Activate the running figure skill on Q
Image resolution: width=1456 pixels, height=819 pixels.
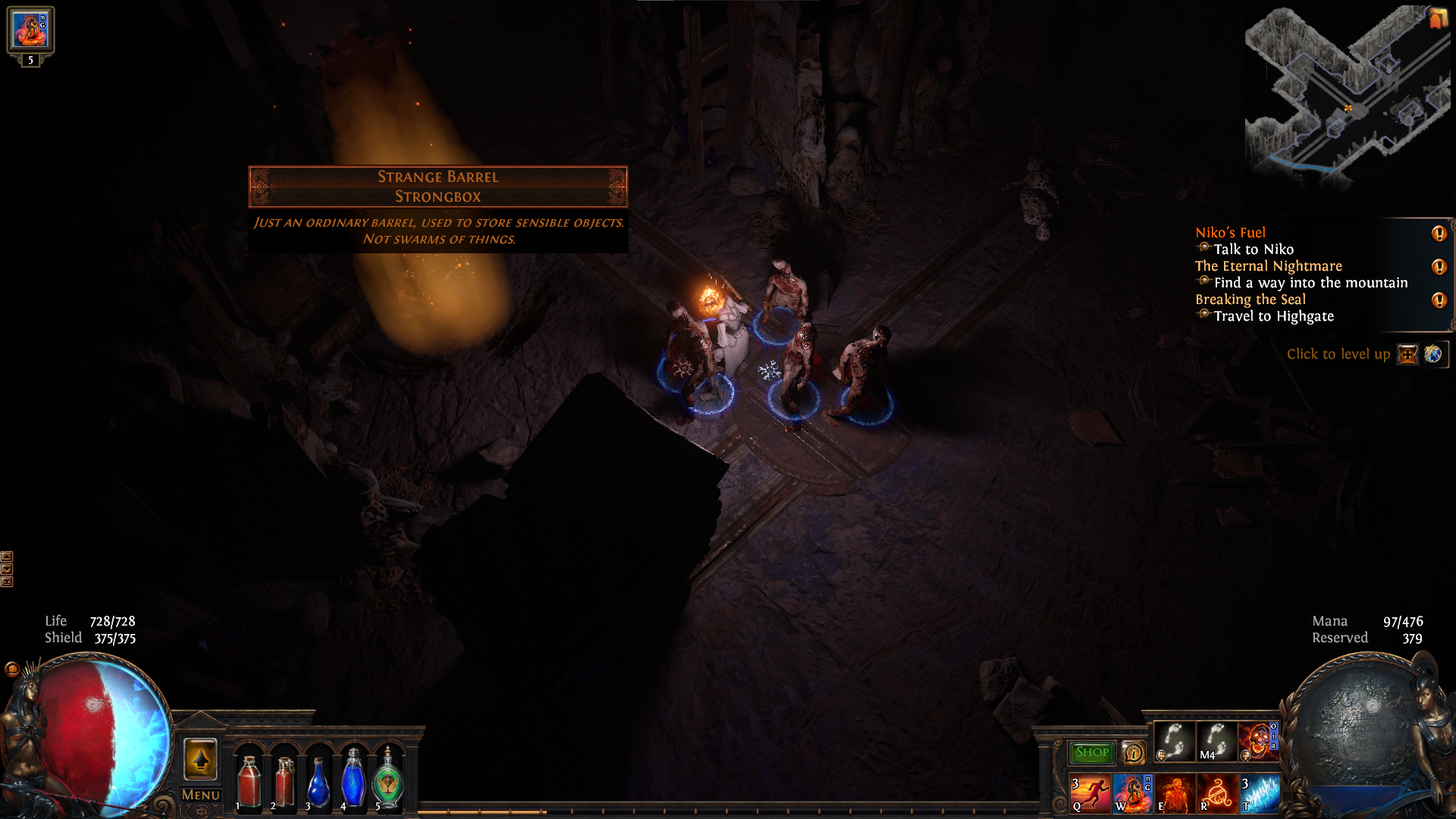pyautogui.click(x=1090, y=793)
